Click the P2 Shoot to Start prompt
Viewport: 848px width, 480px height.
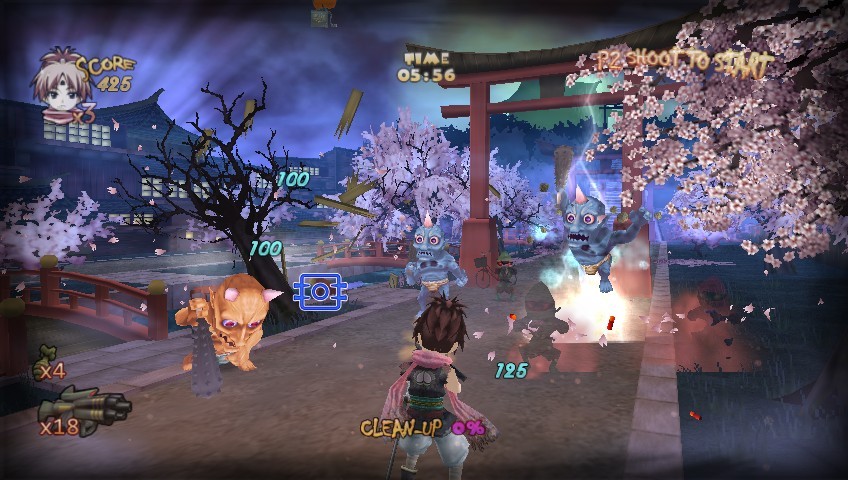[x=684, y=63]
